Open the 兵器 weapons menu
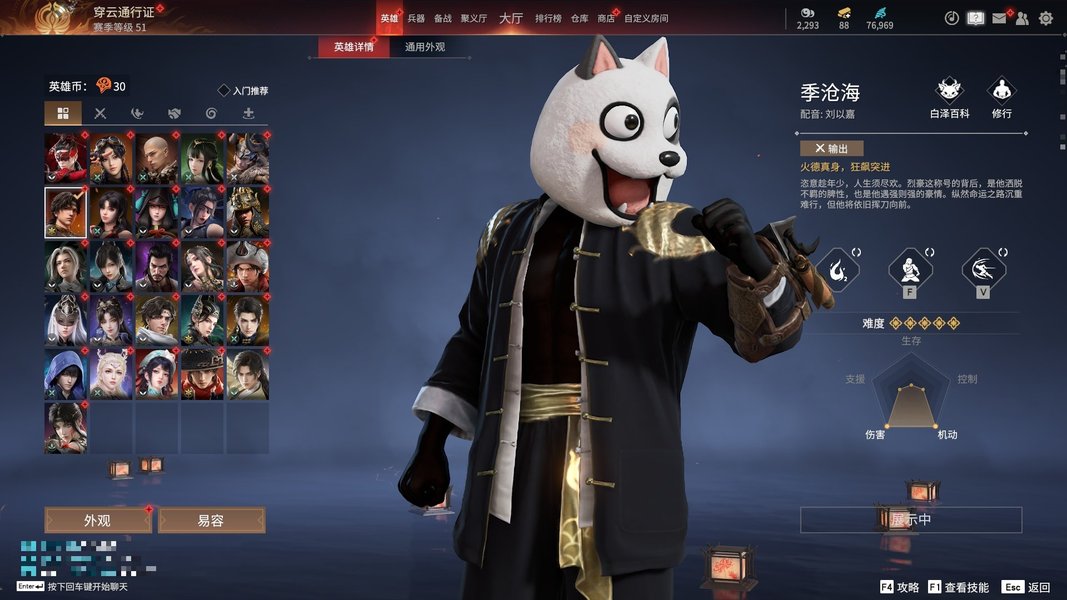The image size is (1067, 600). (x=416, y=18)
